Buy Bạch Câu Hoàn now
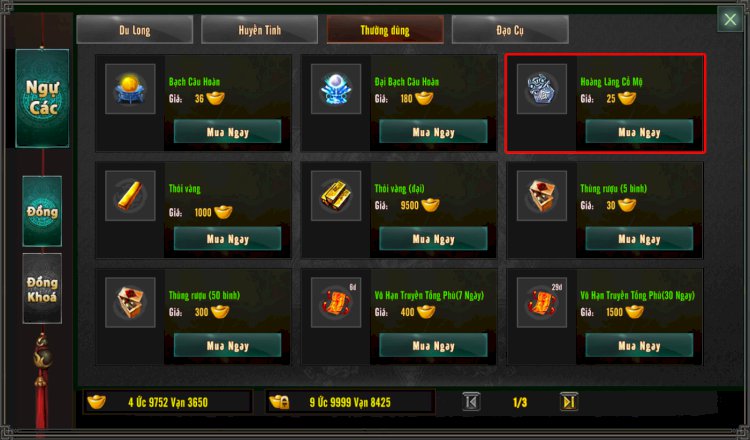 pos(228,132)
